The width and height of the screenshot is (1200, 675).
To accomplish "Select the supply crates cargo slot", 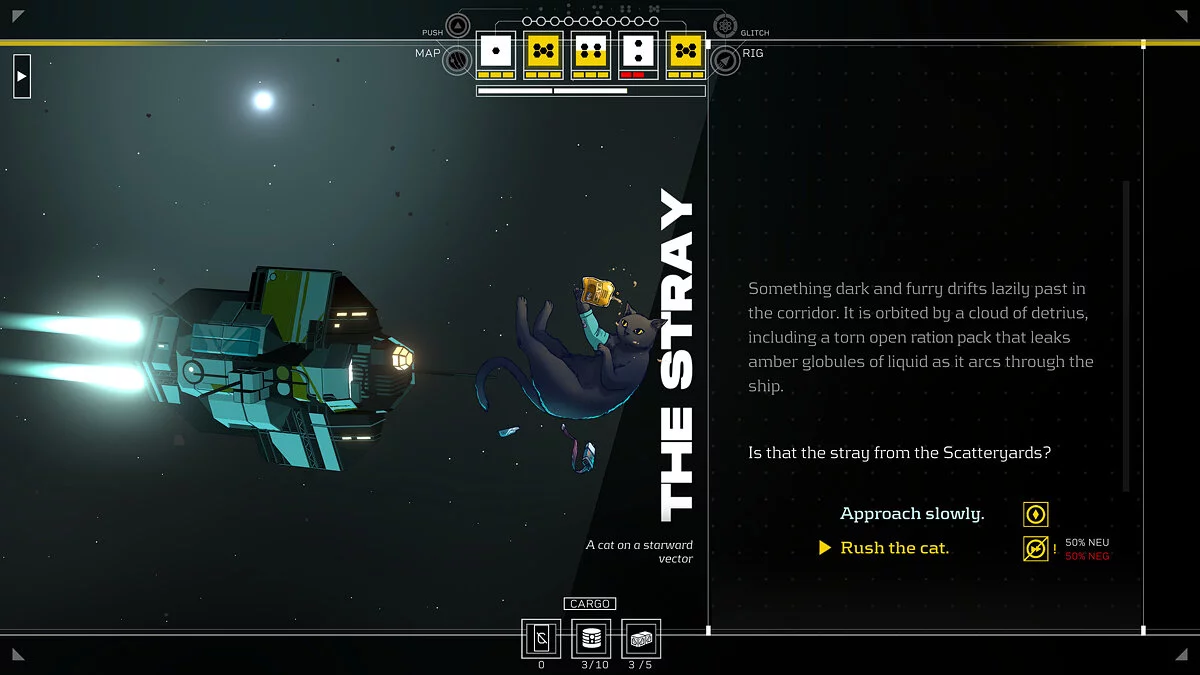I will (x=641, y=638).
